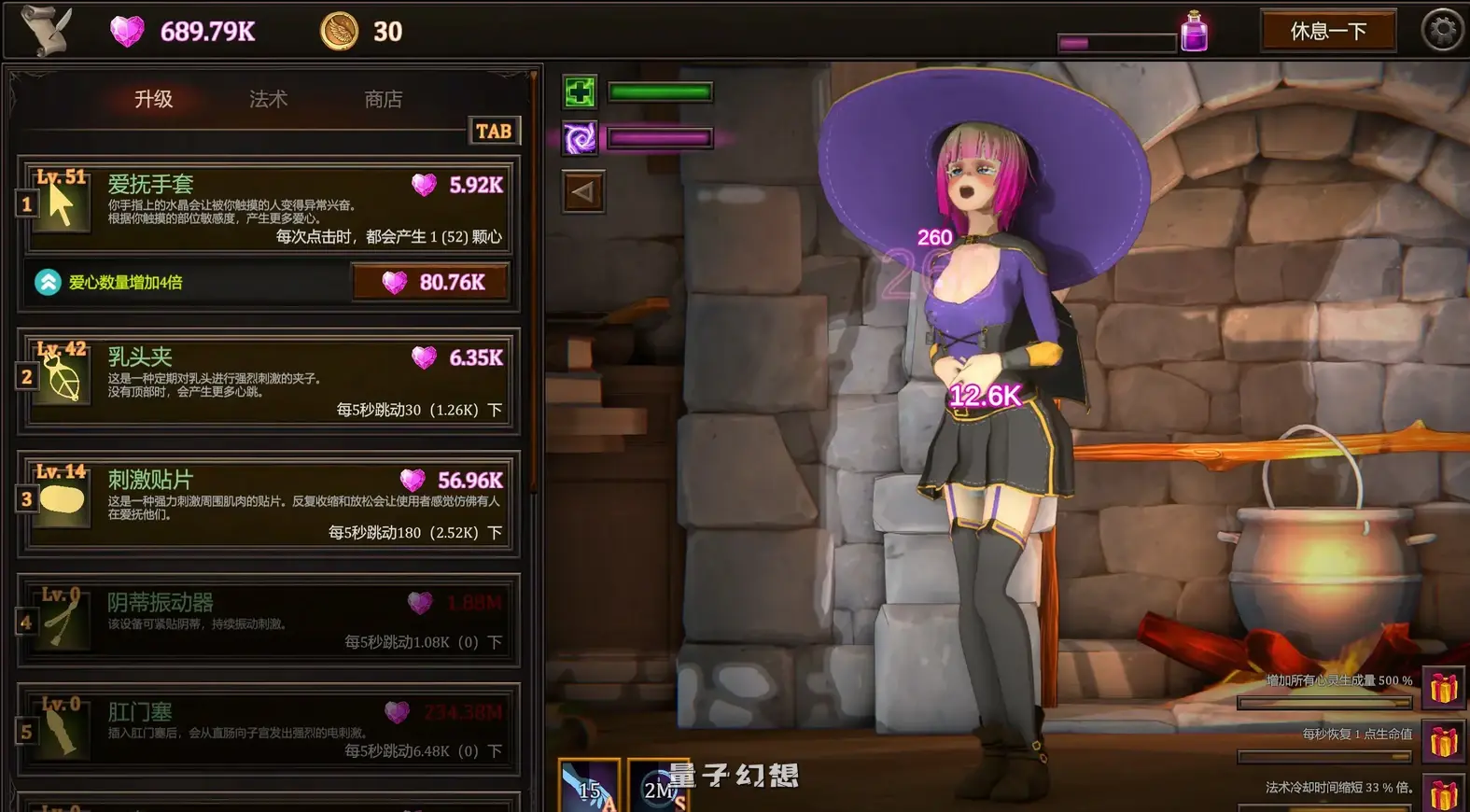Click the potion bottle next to top progress bar
This screenshot has width=1470, height=812.
tap(1193, 31)
